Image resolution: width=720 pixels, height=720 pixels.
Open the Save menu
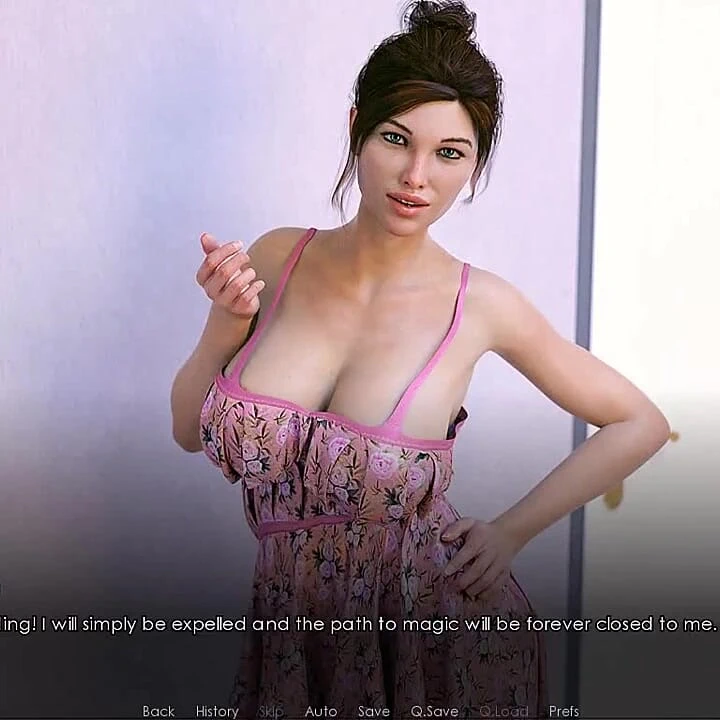point(374,711)
